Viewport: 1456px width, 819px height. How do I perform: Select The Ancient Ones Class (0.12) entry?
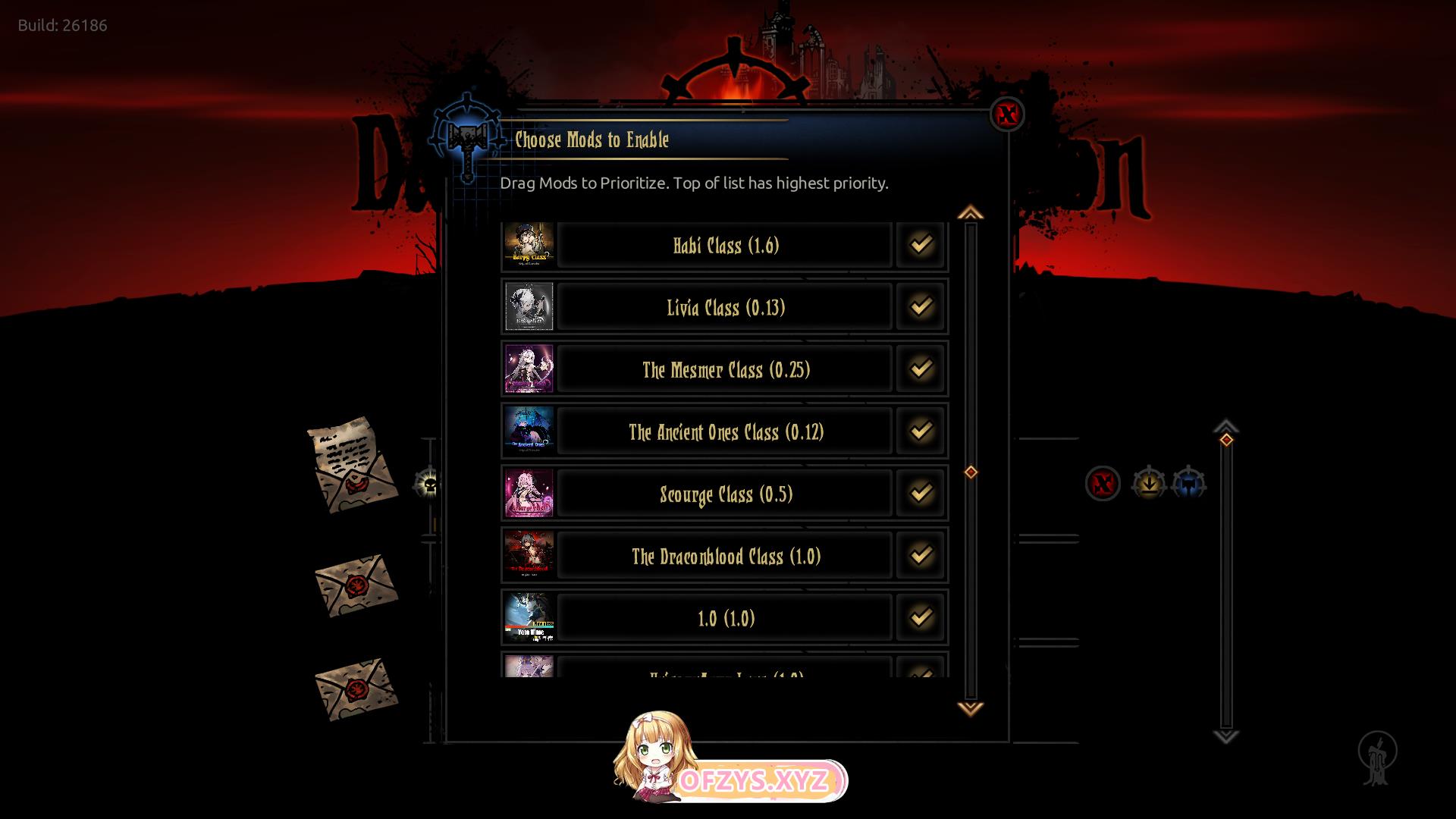[725, 431]
